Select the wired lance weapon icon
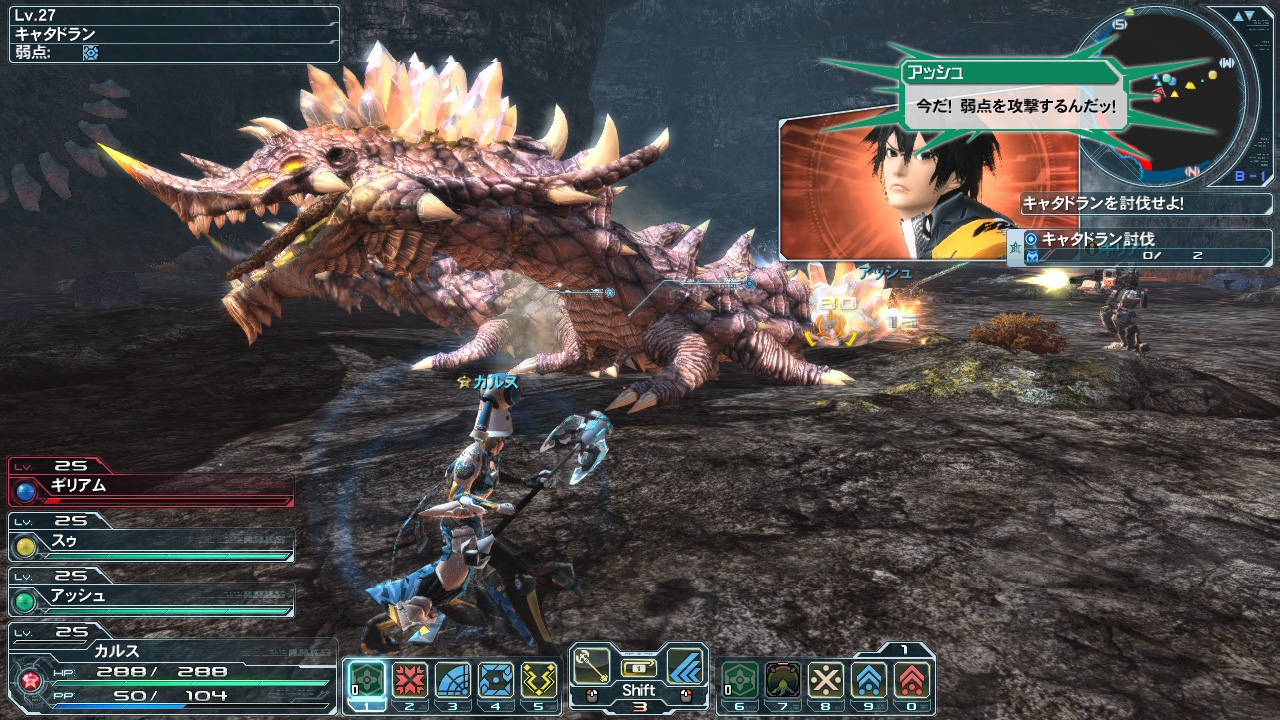Image resolution: width=1280 pixels, height=720 pixels. (x=593, y=664)
